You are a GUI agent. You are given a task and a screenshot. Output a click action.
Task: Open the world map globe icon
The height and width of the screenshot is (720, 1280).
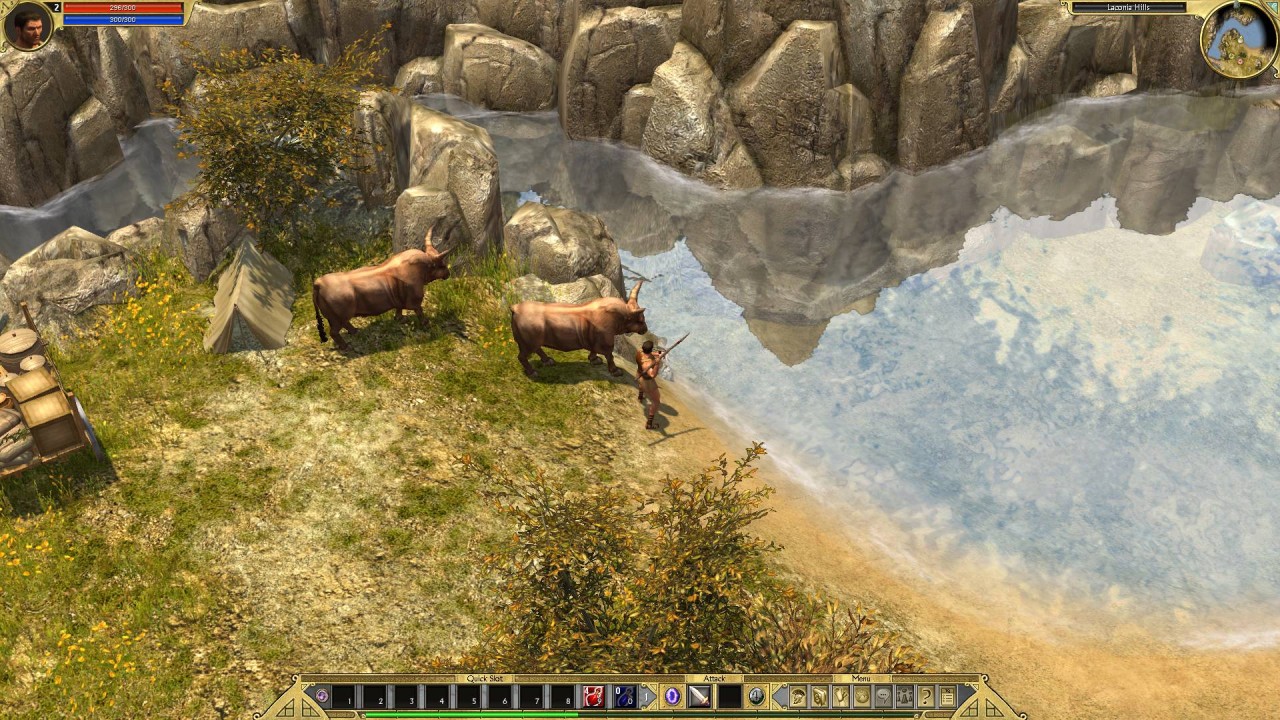[x=862, y=697]
